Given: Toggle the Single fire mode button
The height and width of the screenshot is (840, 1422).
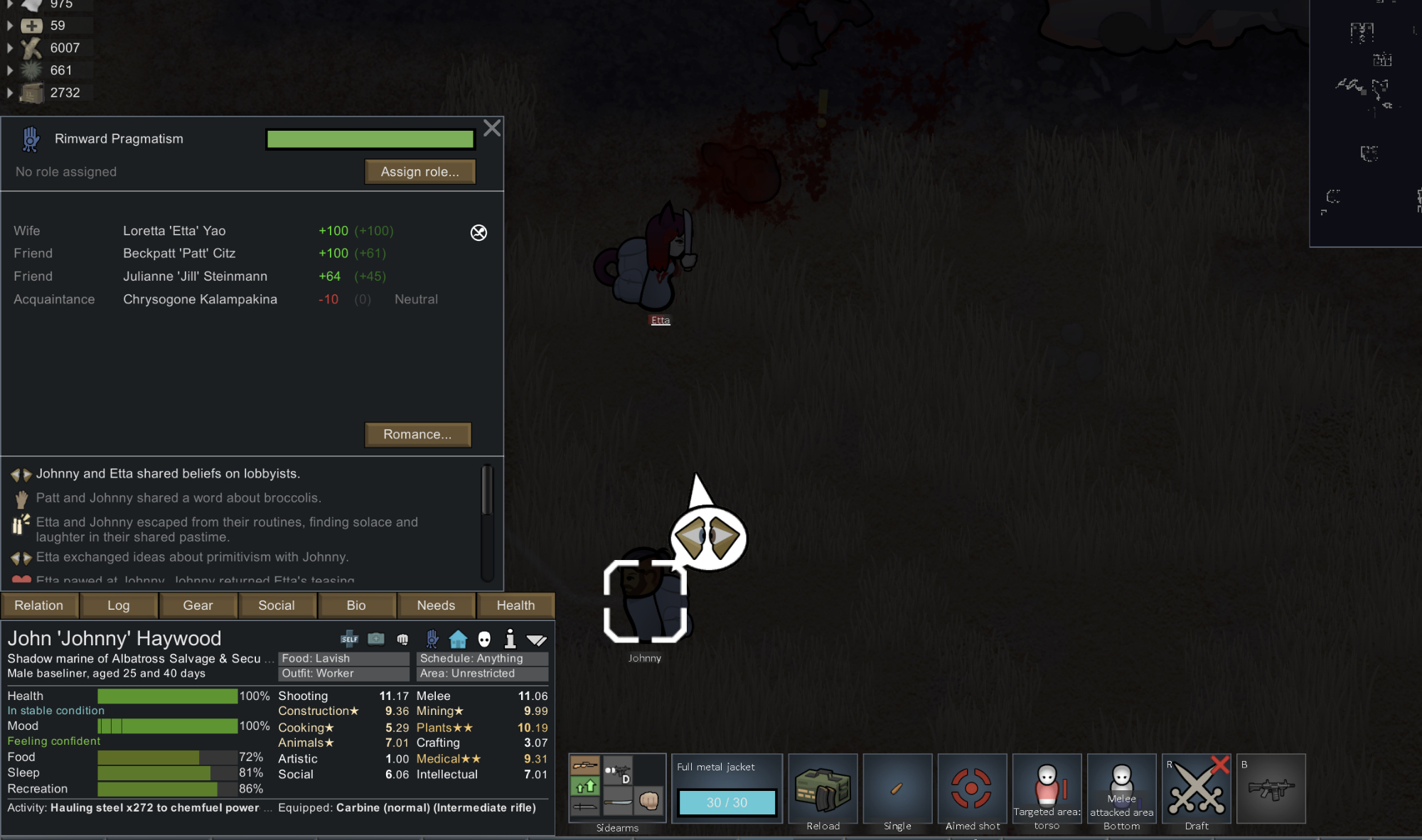Looking at the screenshot, I should coord(897,790).
